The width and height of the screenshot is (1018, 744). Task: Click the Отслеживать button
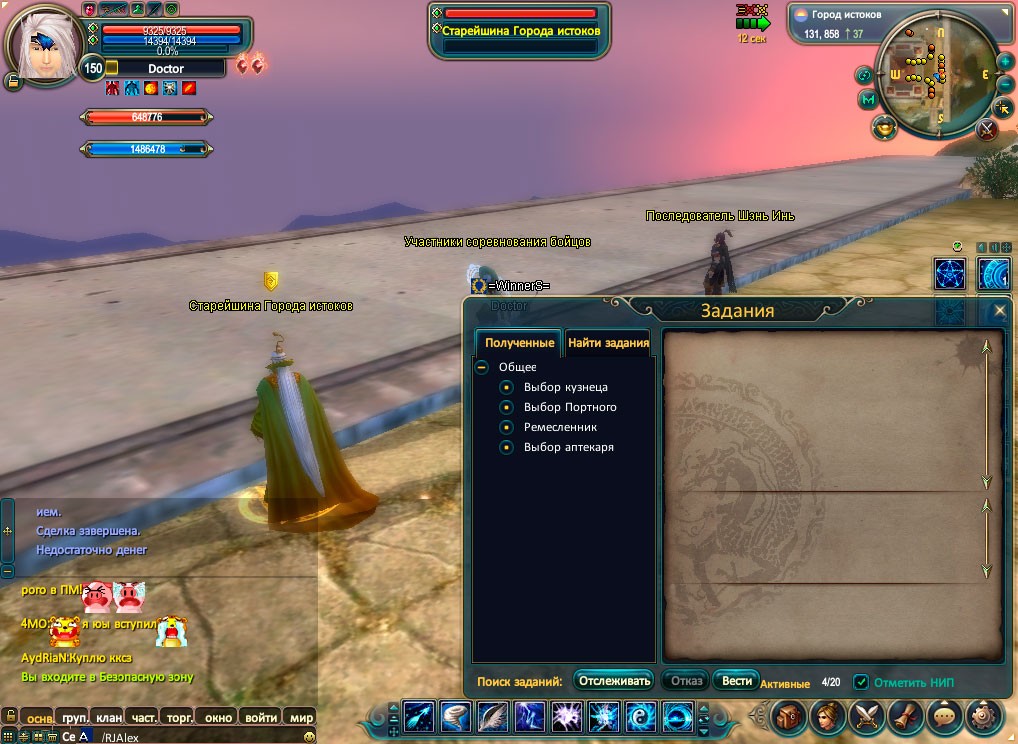(x=614, y=681)
